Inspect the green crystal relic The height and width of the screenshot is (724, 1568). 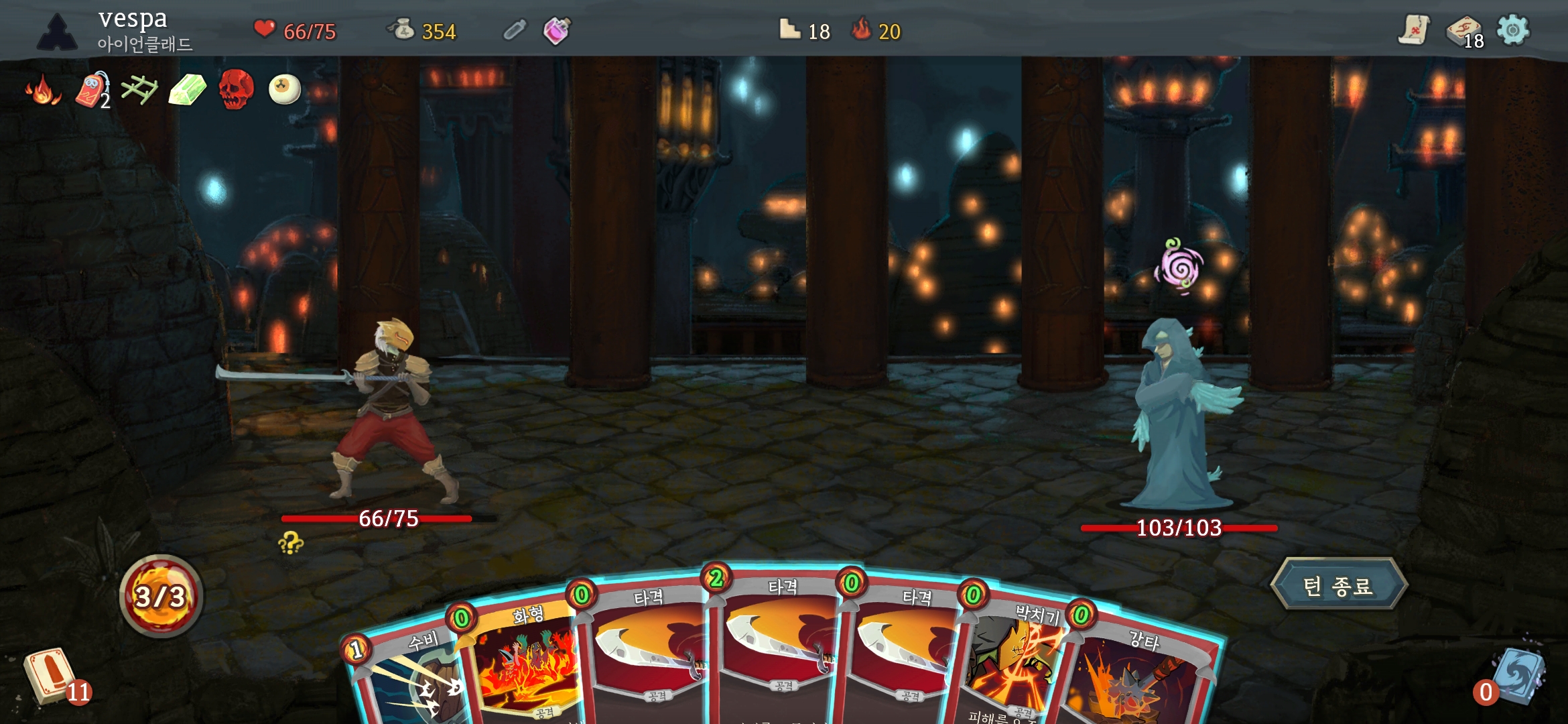[187, 90]
